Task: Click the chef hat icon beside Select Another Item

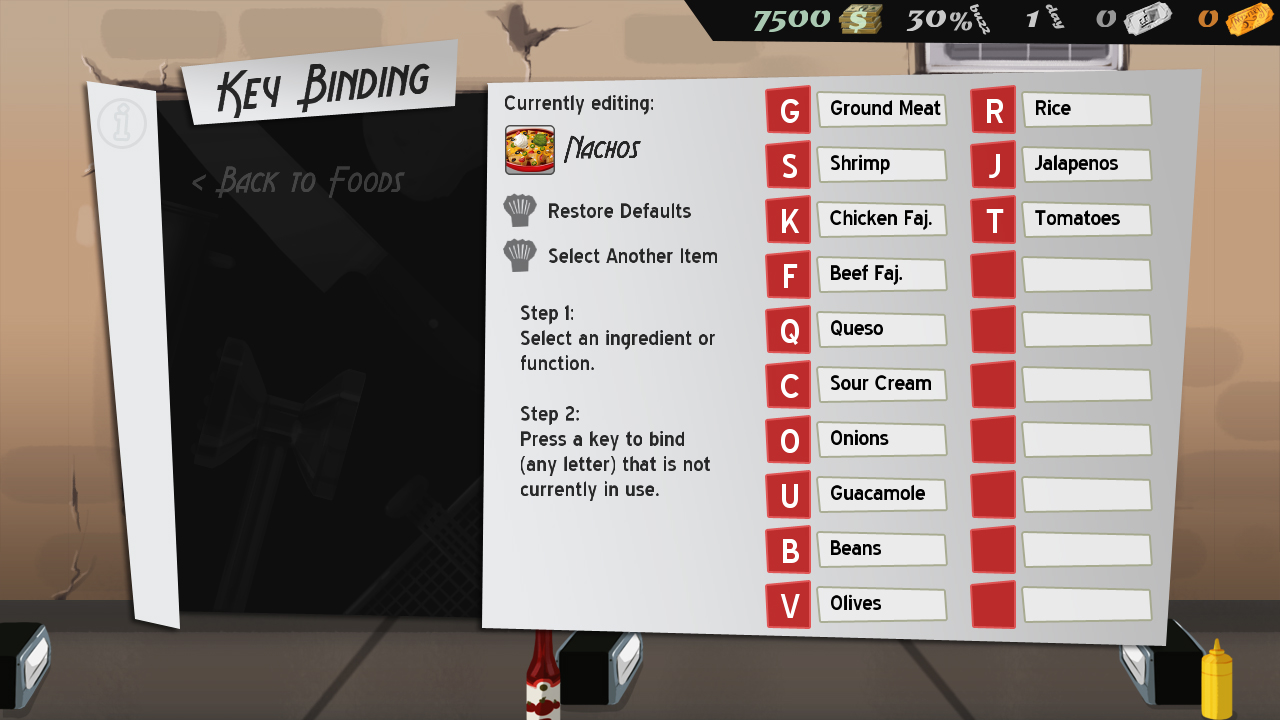Action: [519, 255]
